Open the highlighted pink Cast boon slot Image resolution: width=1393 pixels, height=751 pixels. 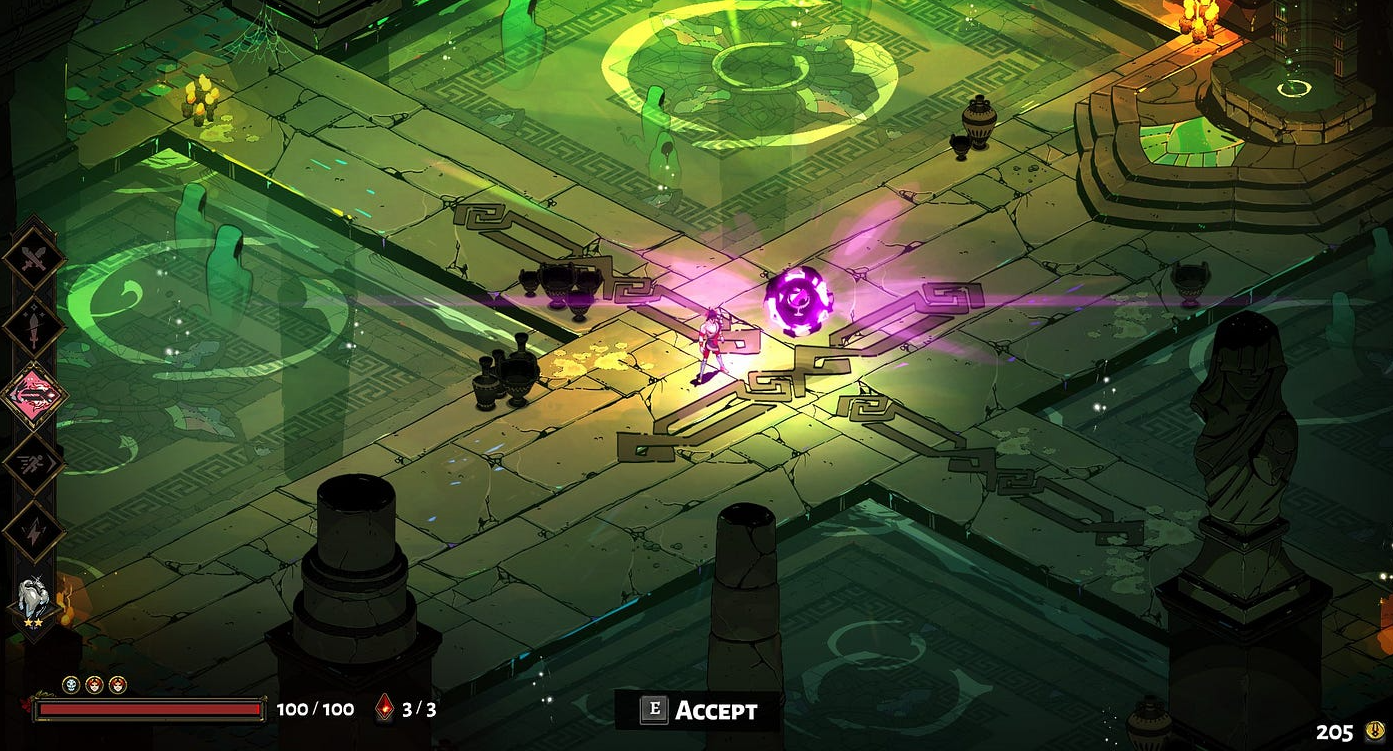pos(34,395)
